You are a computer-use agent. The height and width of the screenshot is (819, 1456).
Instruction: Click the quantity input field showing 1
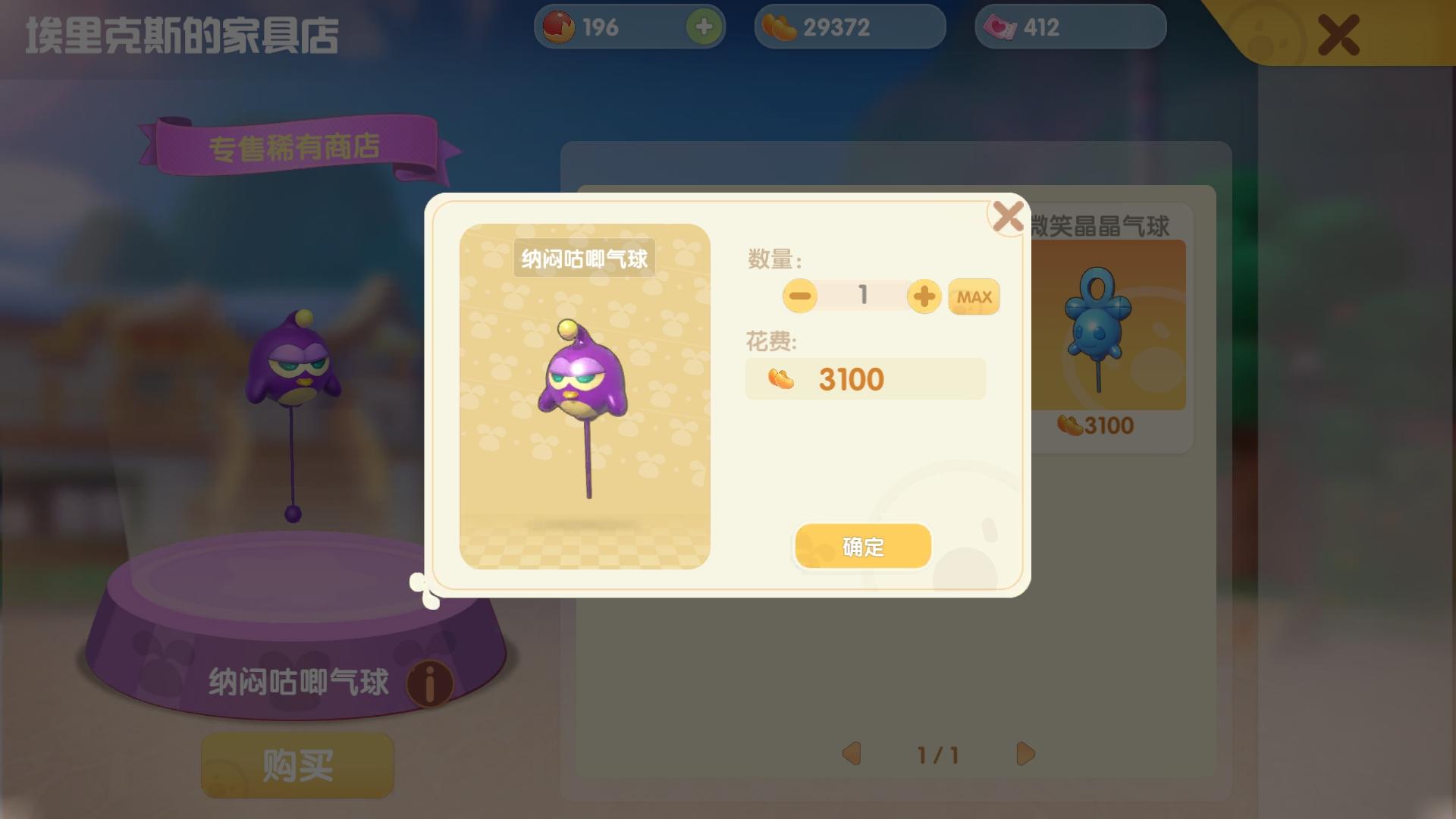coord(862,296)
